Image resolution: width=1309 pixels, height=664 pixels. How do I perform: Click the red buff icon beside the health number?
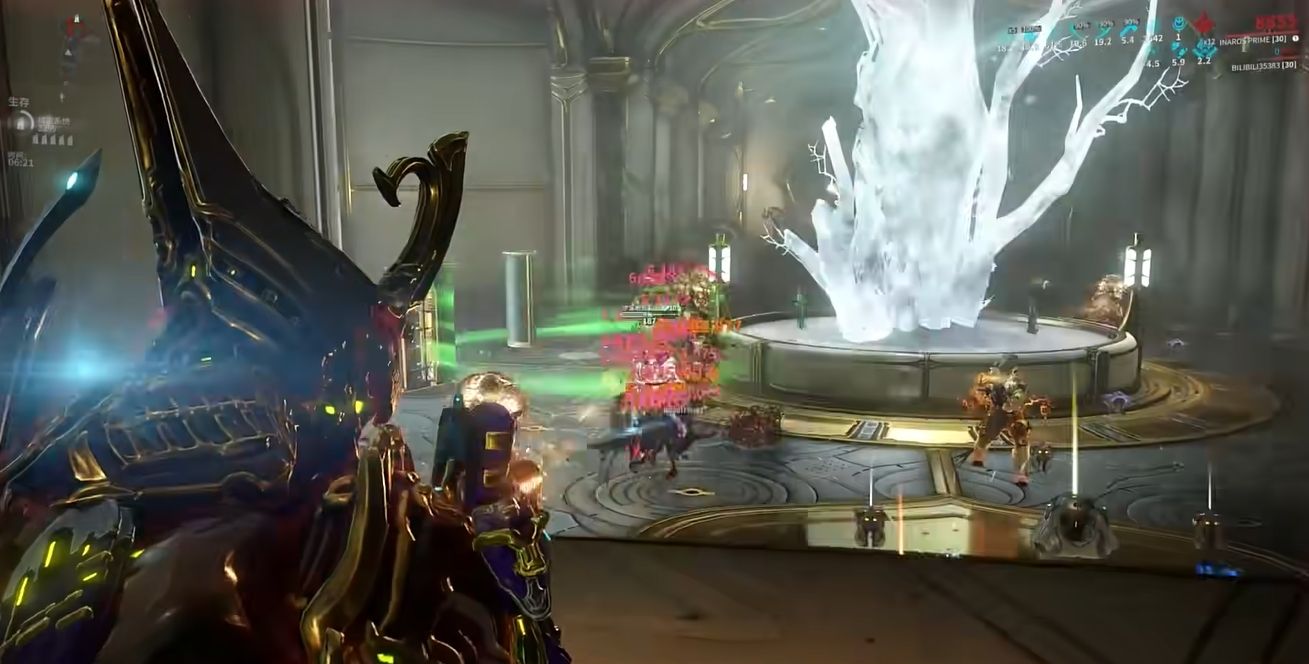[x=1203, y=24]
